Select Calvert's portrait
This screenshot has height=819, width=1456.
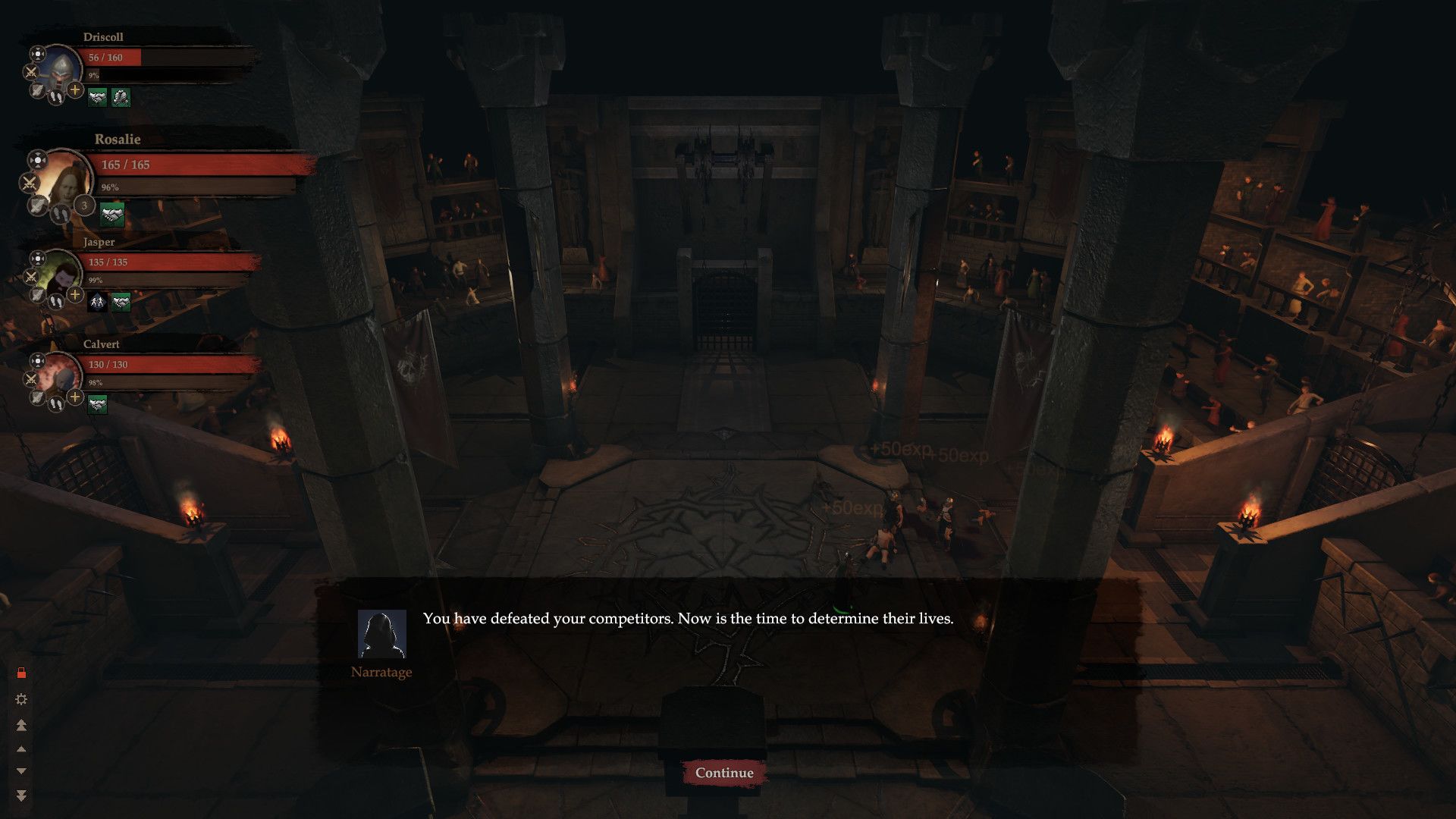click(x=61, y=377)
